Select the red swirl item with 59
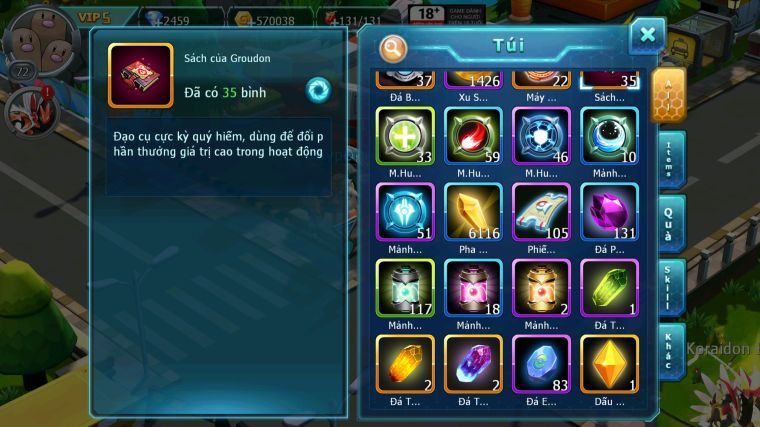This screenshot has width=760, height=427. (473, 135)
